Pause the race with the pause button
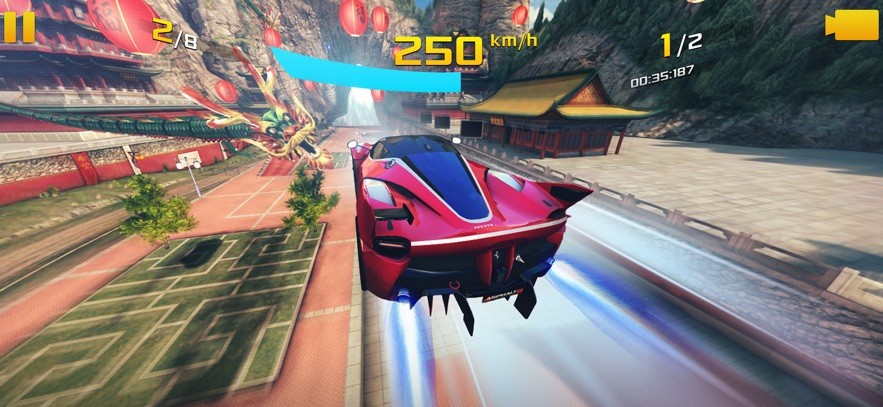Viewport: 883px width, 407px height. point(19,26)
